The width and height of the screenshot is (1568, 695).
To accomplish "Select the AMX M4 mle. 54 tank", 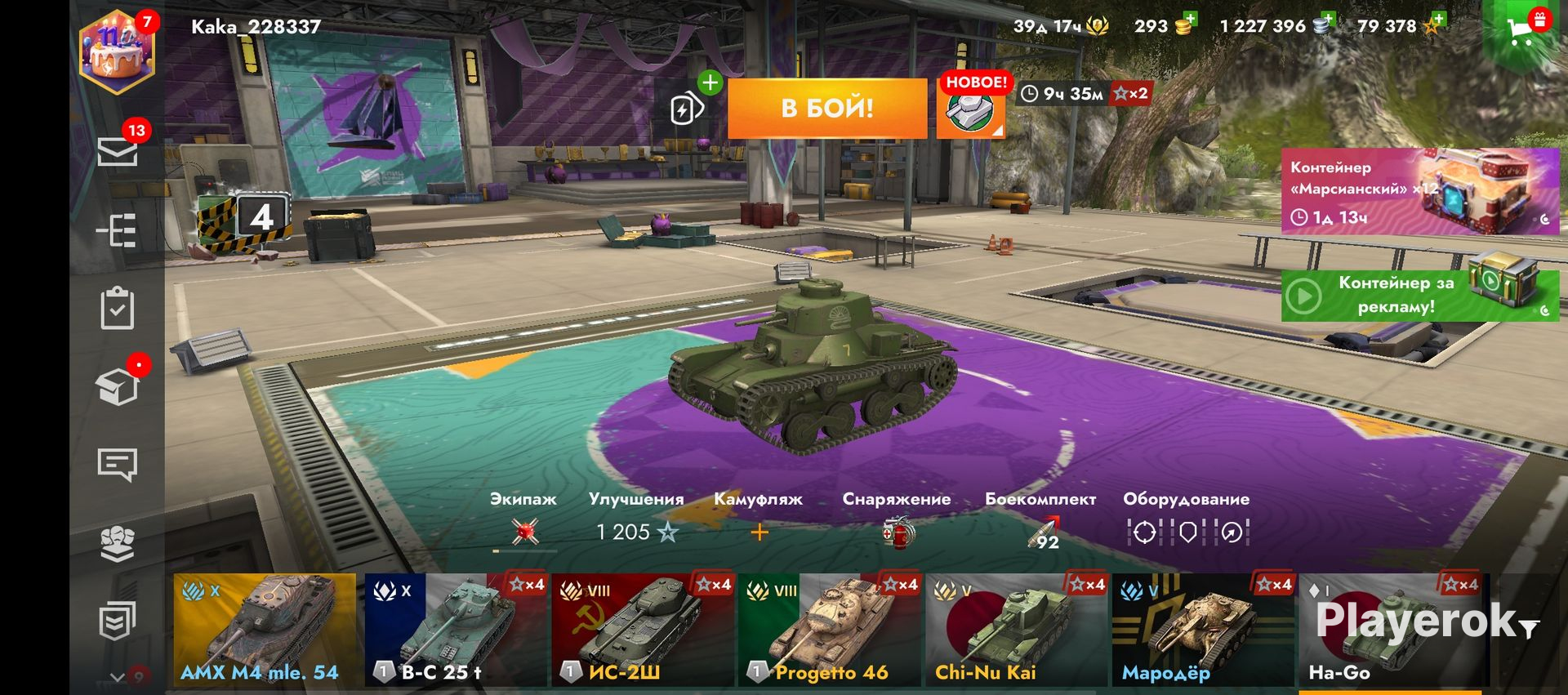I will click(265, 629).
